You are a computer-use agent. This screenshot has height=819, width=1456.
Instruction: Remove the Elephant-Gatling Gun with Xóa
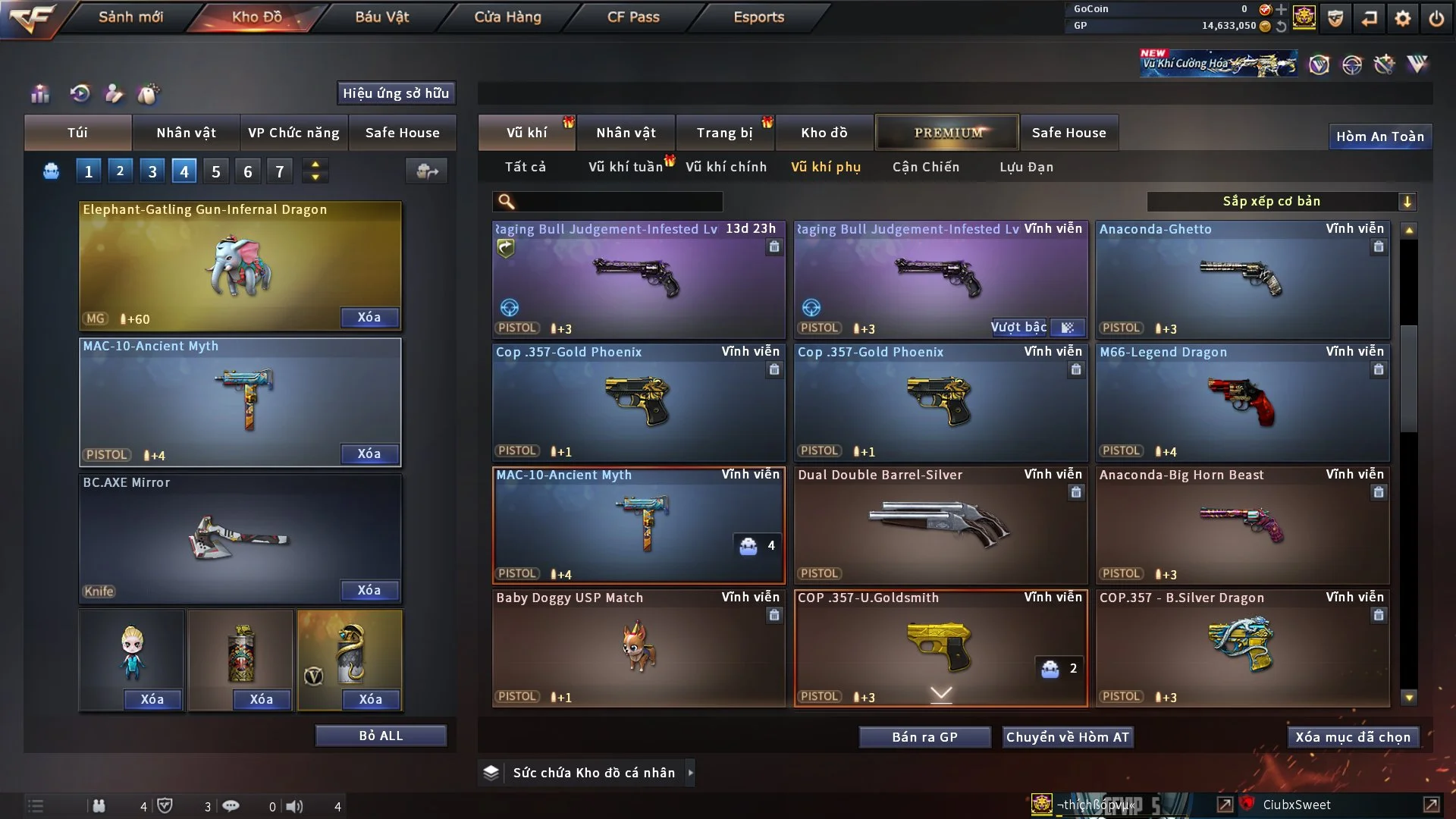click(x=369, y=318)
